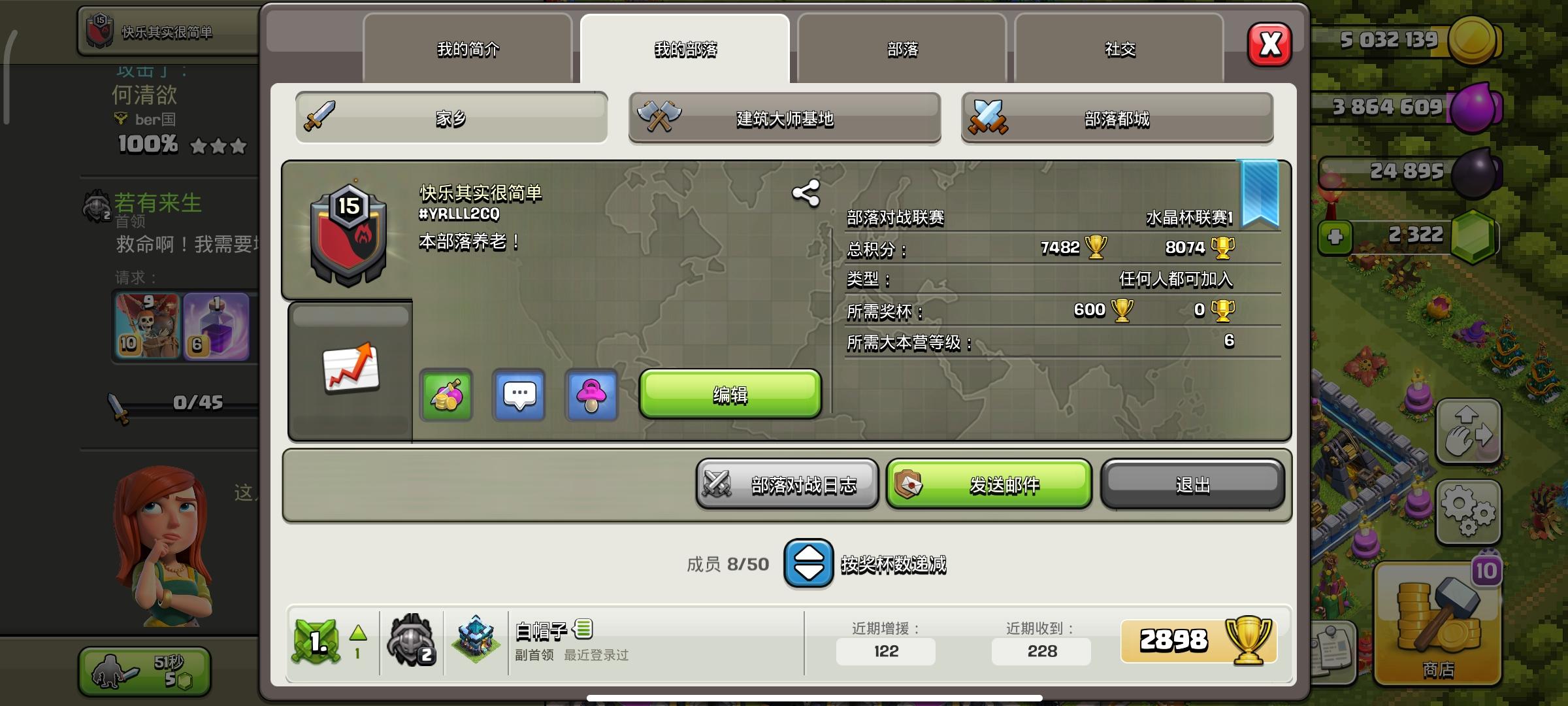Open the 部落都城 view
Screen dimensions: 1568x706
[1117, 119]
